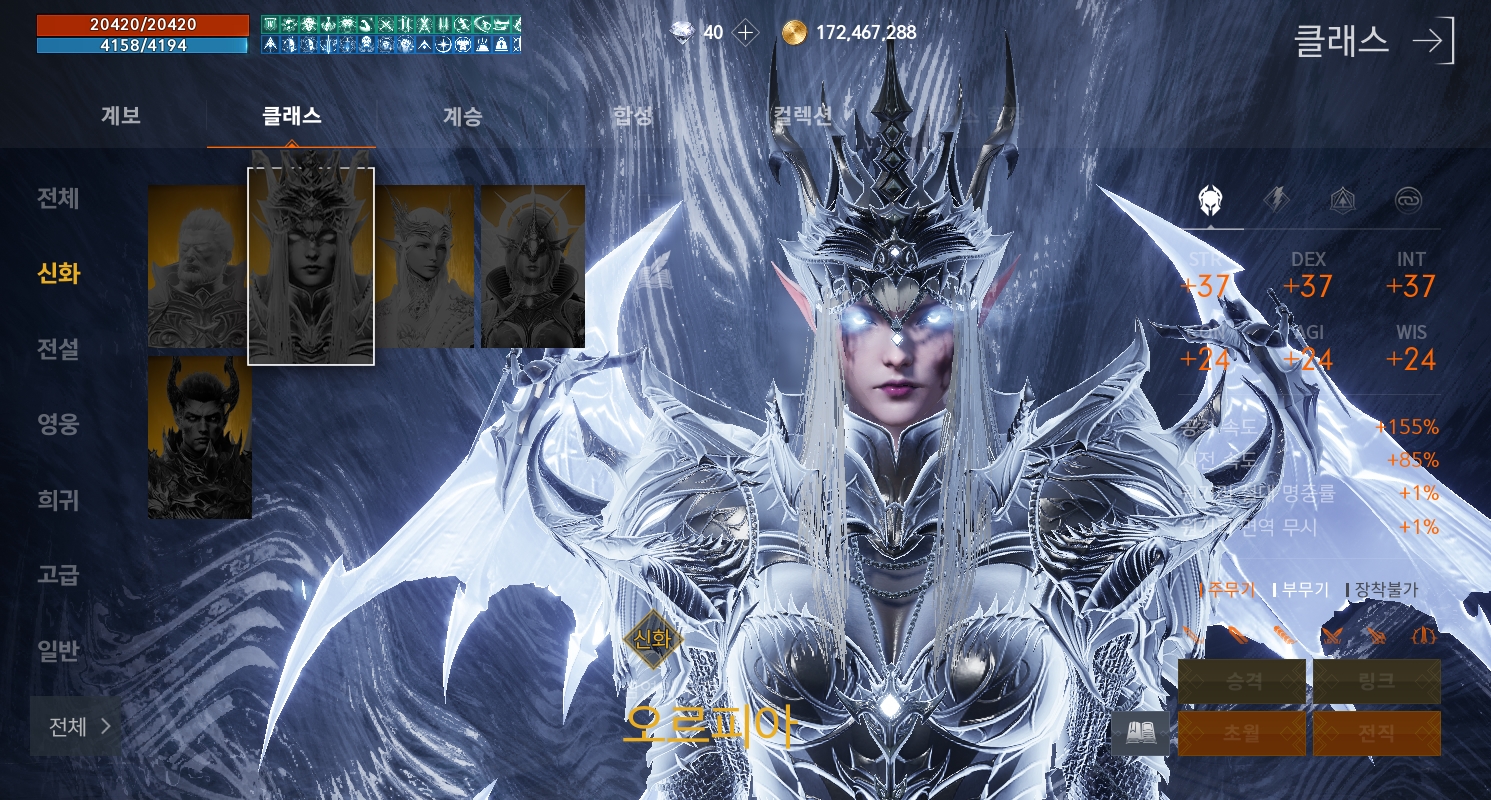Select the 영웅 grade category
Viewport: 1491px width, 800px height.
(58, 424)
